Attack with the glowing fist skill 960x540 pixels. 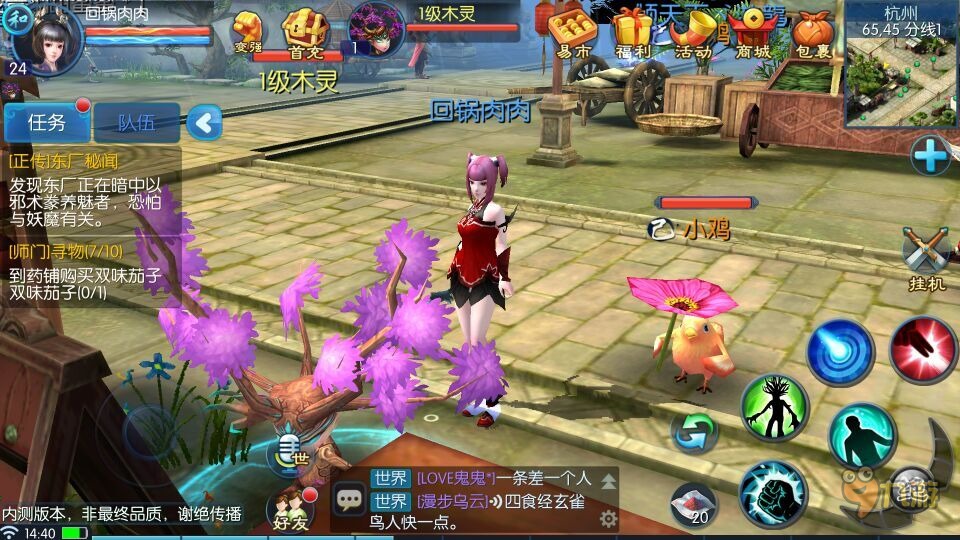coord(773,494)
